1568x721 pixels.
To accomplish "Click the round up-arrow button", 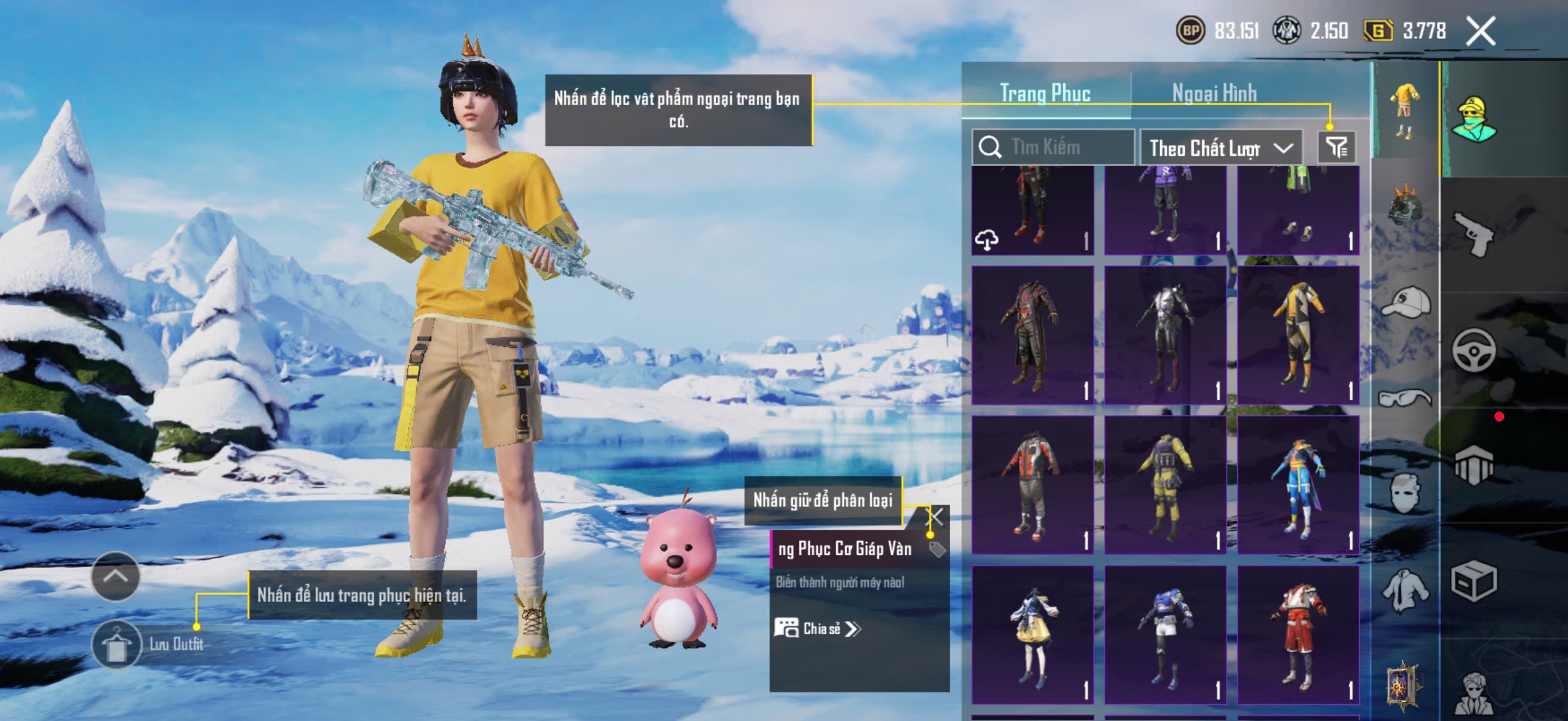I will 115,576.
